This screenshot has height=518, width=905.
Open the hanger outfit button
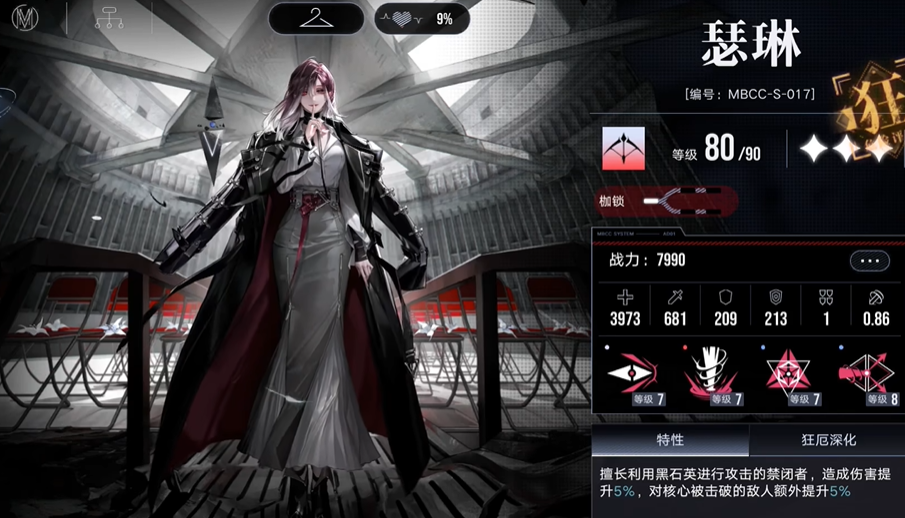click(x=317, y=18)
